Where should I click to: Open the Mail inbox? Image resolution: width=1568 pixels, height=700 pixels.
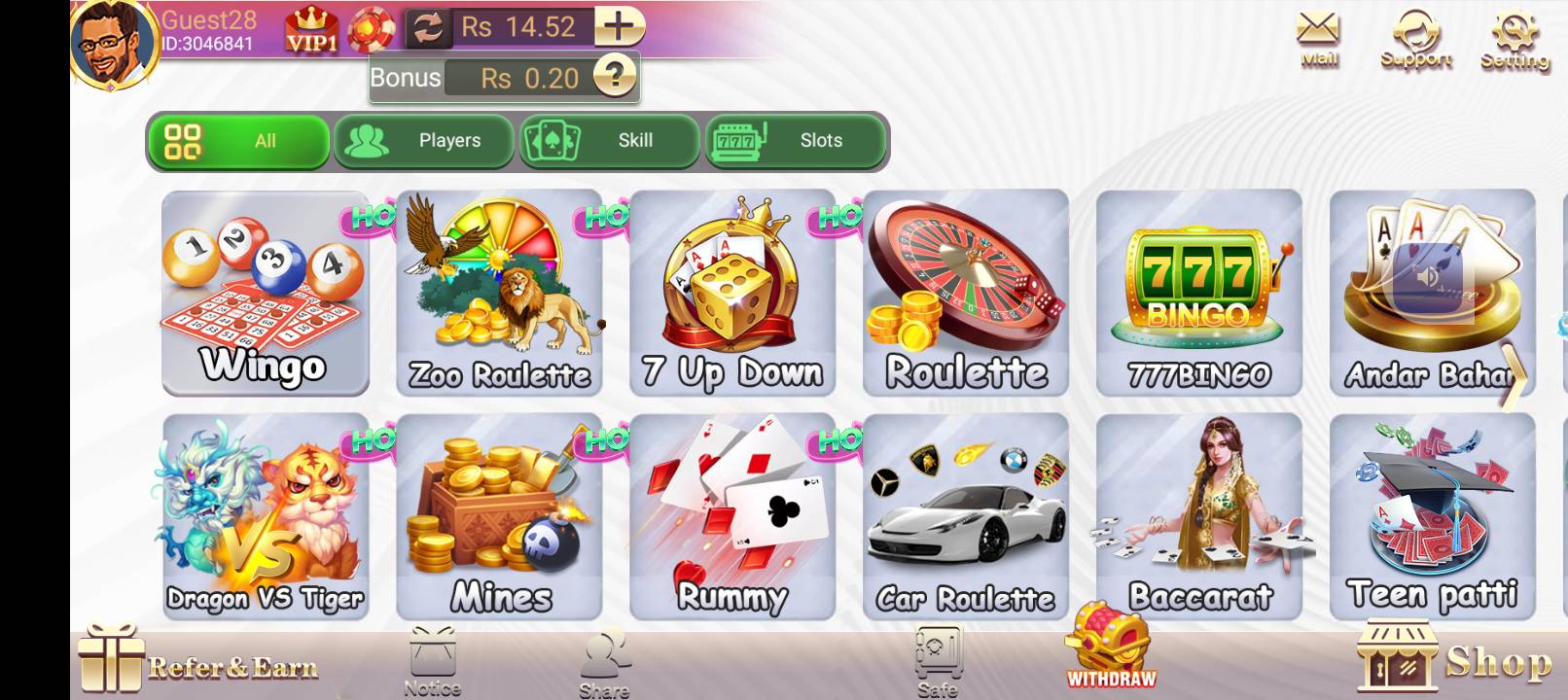[1317, 34]
